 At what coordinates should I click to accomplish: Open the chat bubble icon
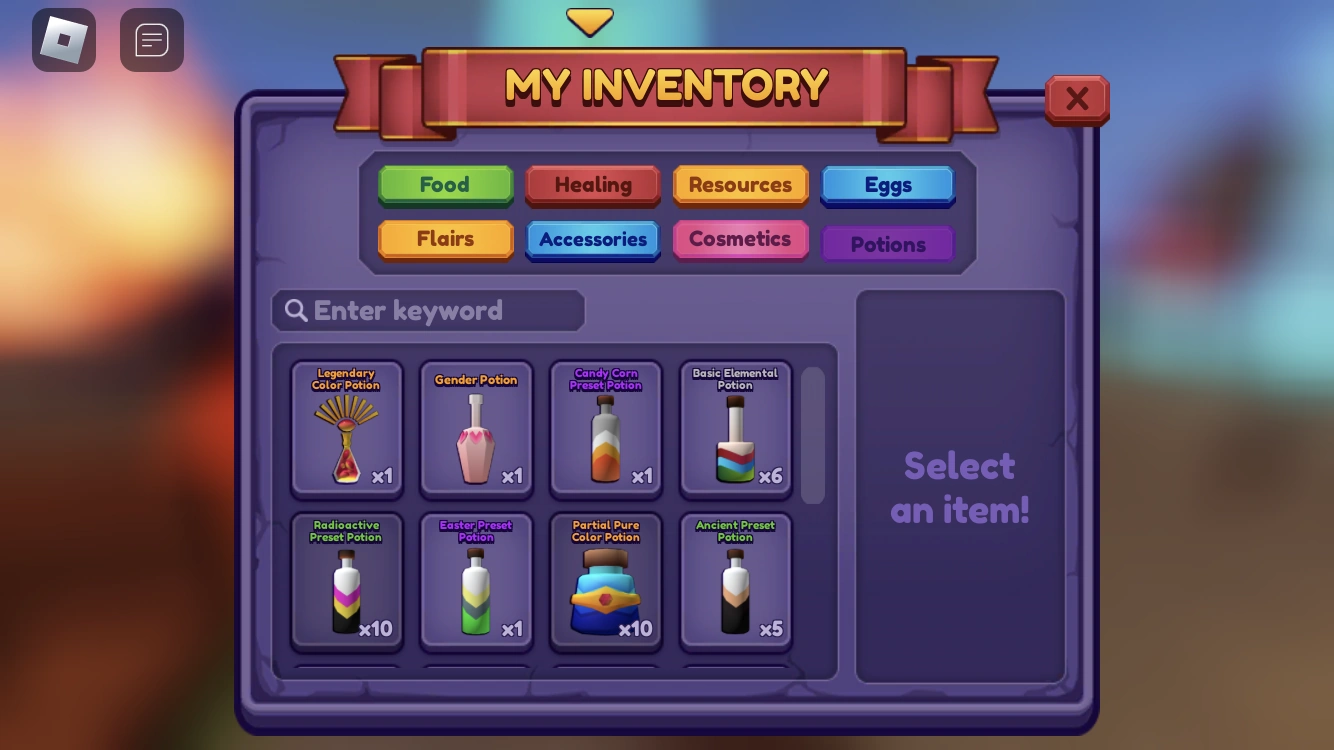(x=151, y=40)
